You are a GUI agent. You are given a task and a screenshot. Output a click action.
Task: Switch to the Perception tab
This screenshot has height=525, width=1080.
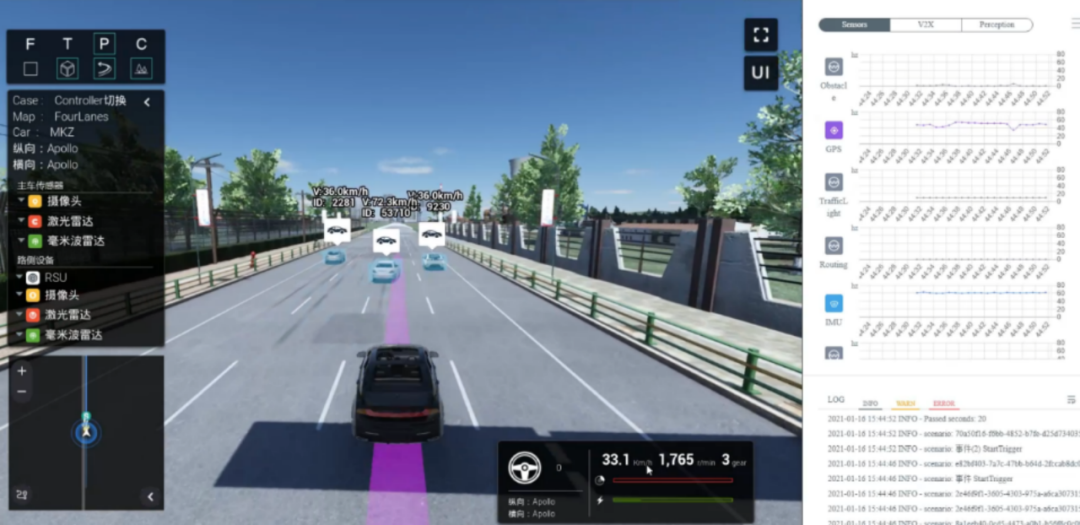[x=996, y=24]
